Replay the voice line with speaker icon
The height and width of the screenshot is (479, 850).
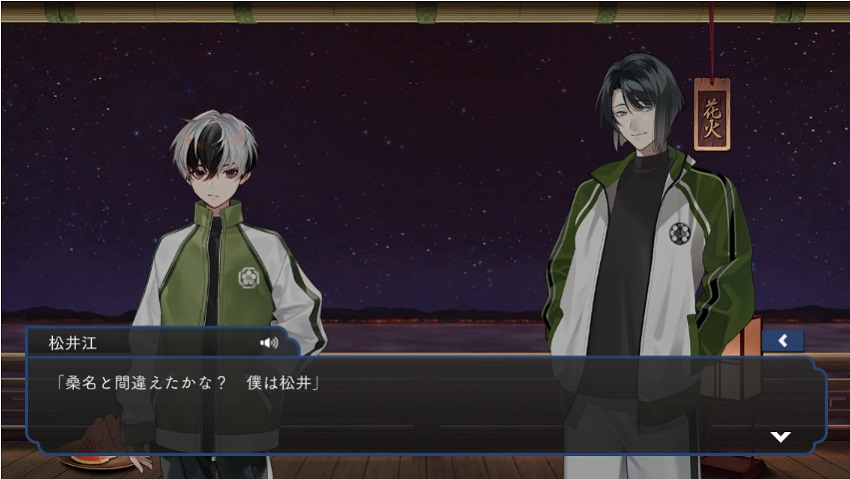[268, 342]
